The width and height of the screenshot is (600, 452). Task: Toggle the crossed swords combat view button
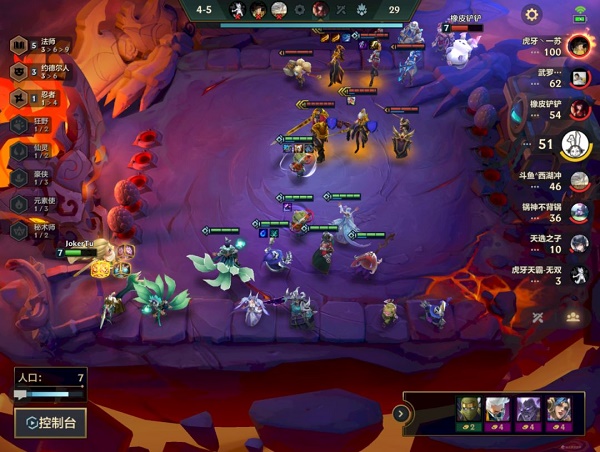(x=539, y=317)
